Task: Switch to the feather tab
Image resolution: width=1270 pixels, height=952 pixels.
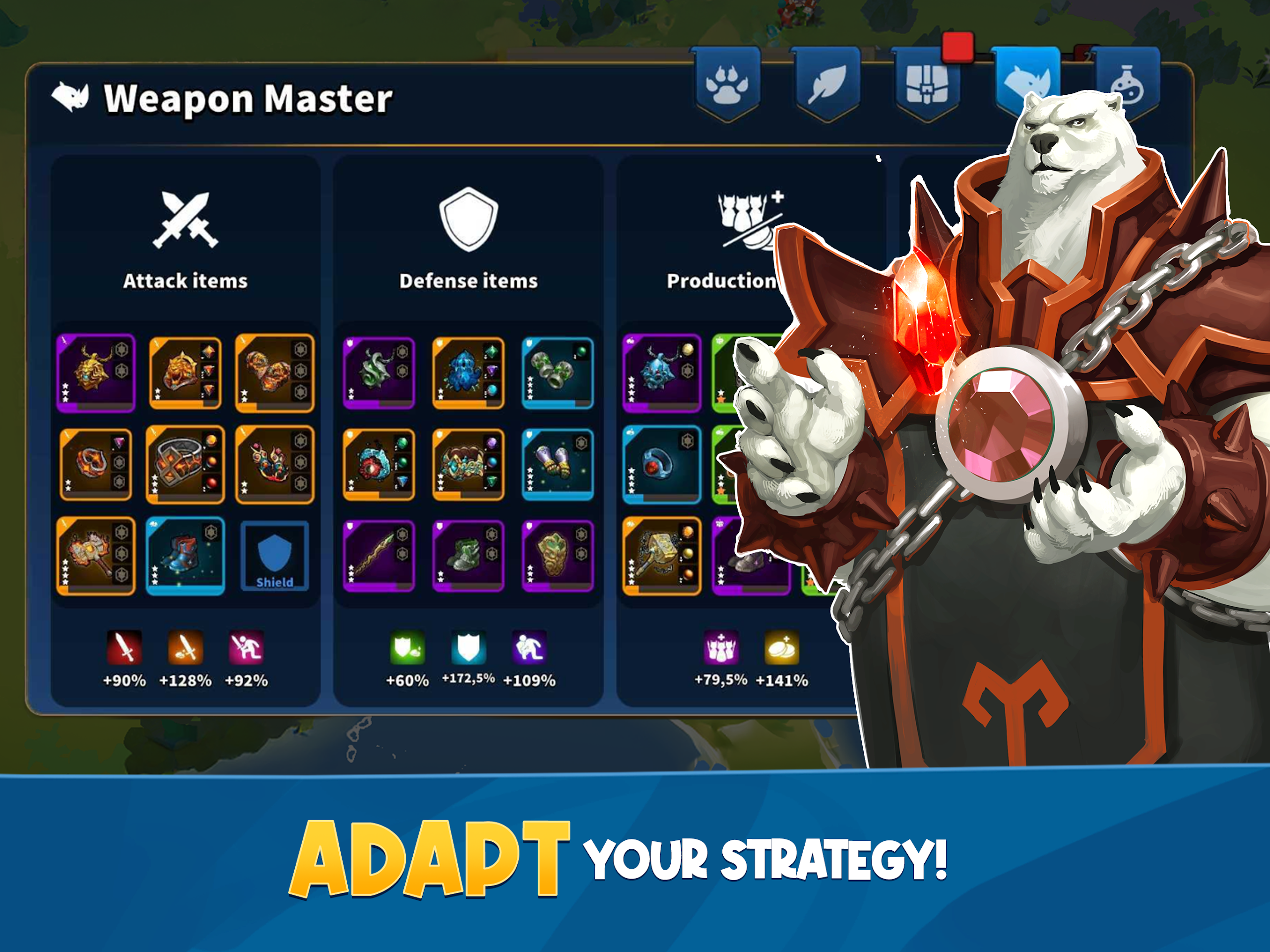Action: [x=827, y=84]
